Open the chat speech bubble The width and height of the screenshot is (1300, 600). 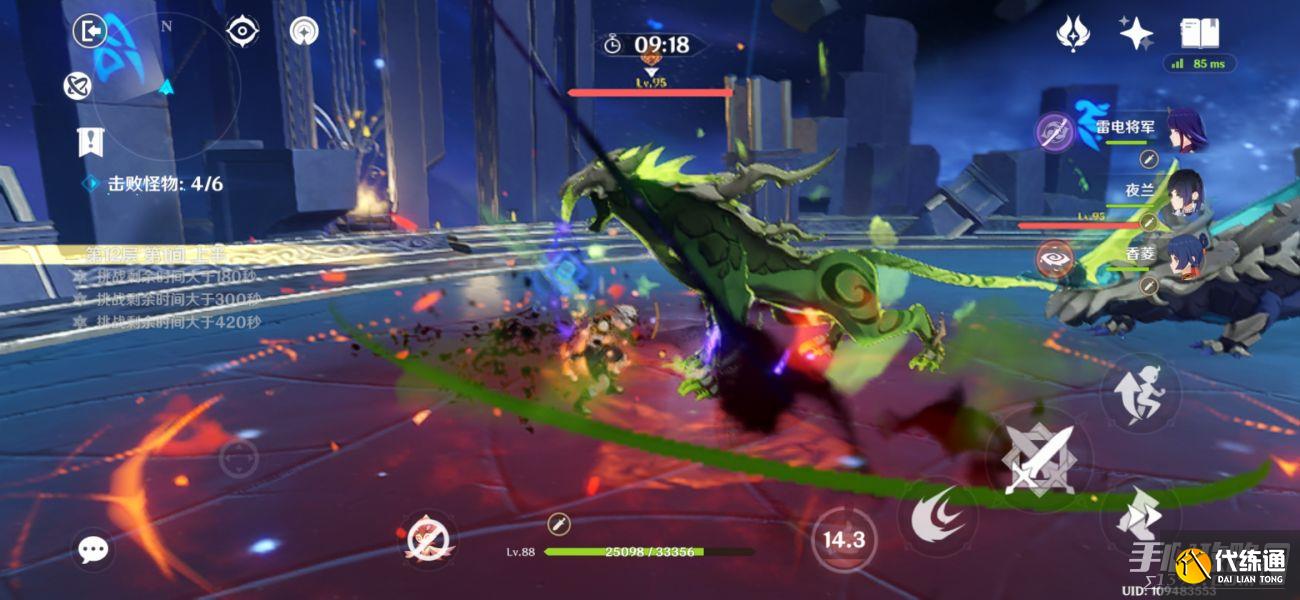93,549
